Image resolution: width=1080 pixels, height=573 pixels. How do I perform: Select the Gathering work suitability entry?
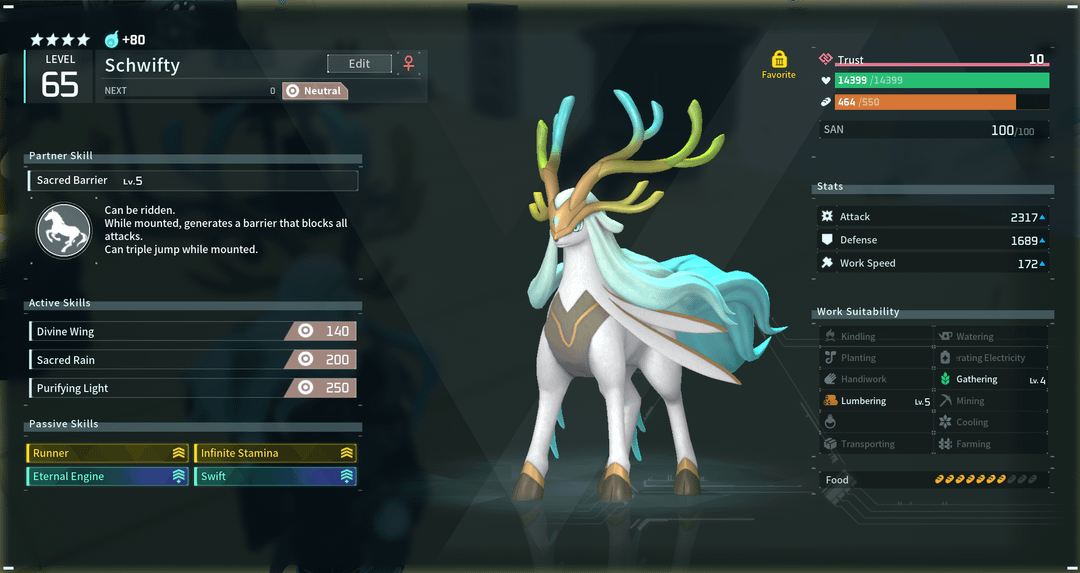click(992, 380)
